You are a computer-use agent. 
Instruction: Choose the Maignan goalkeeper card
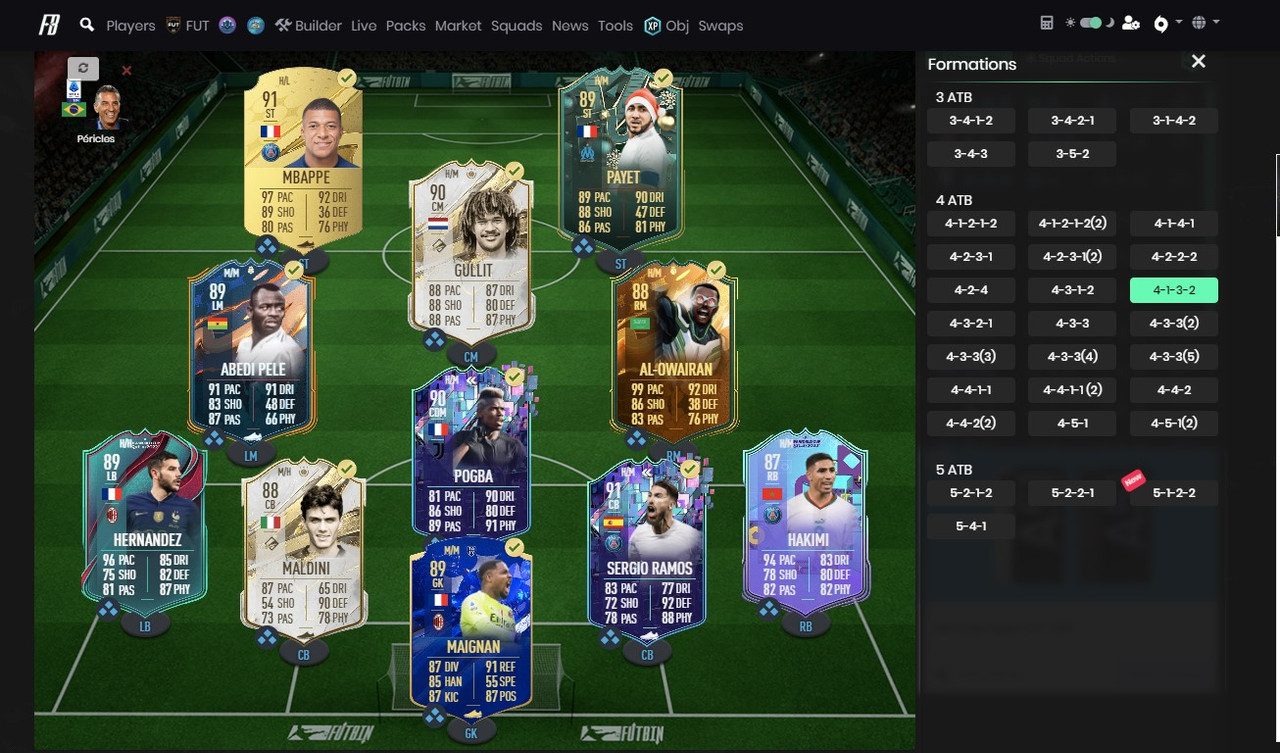pos(471,625)
